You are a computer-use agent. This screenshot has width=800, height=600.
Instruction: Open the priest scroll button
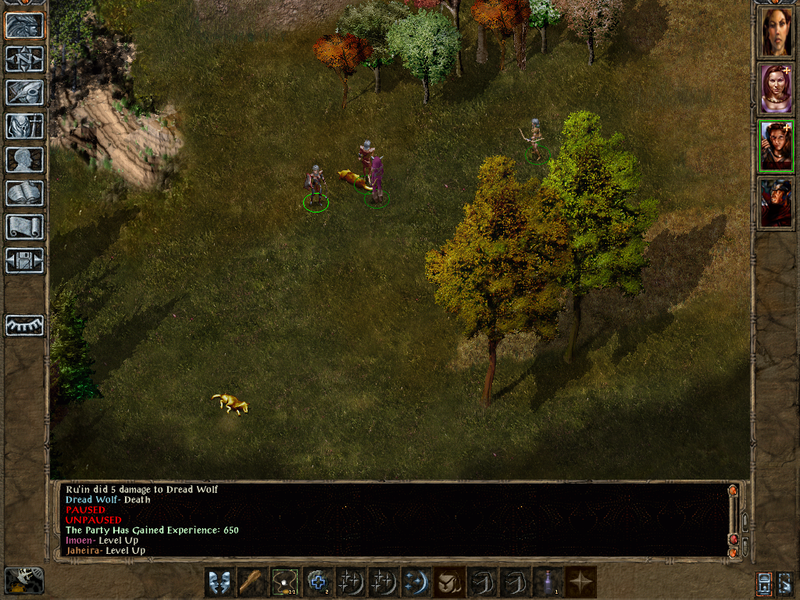[24, 227]
